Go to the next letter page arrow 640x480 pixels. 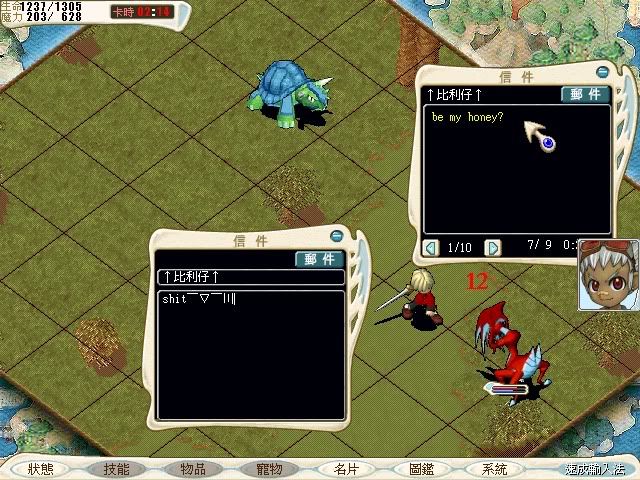coord(492,247)
